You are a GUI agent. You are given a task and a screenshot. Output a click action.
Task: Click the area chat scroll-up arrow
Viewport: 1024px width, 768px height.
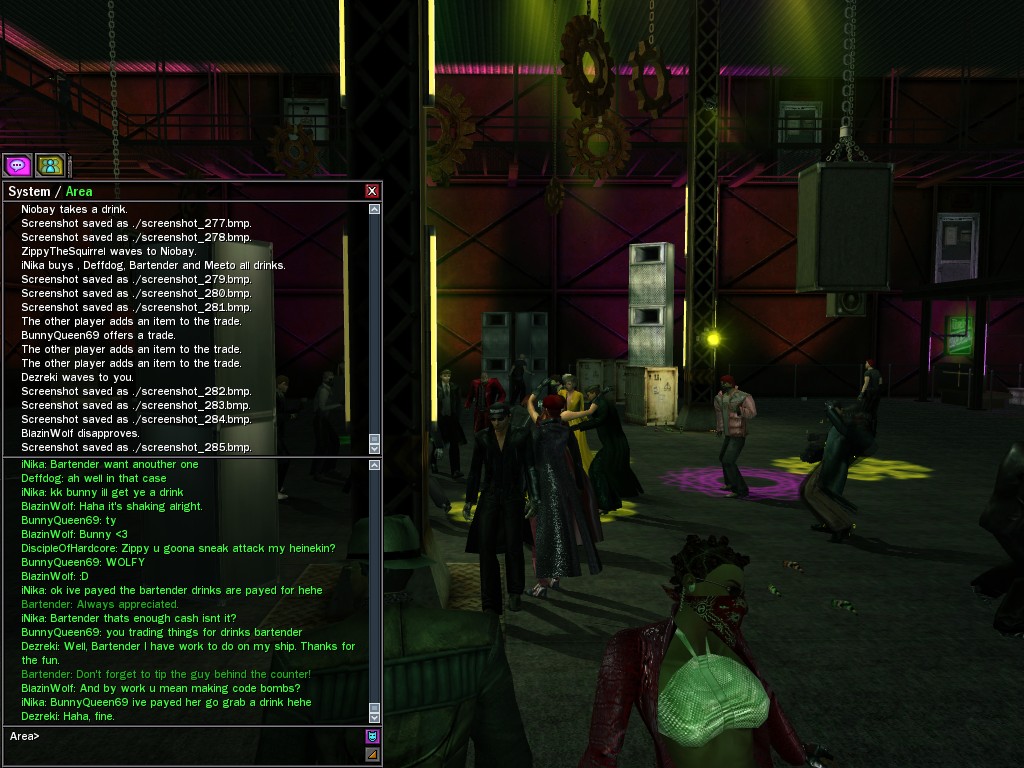pyautogui.click(x=375, y=465)
